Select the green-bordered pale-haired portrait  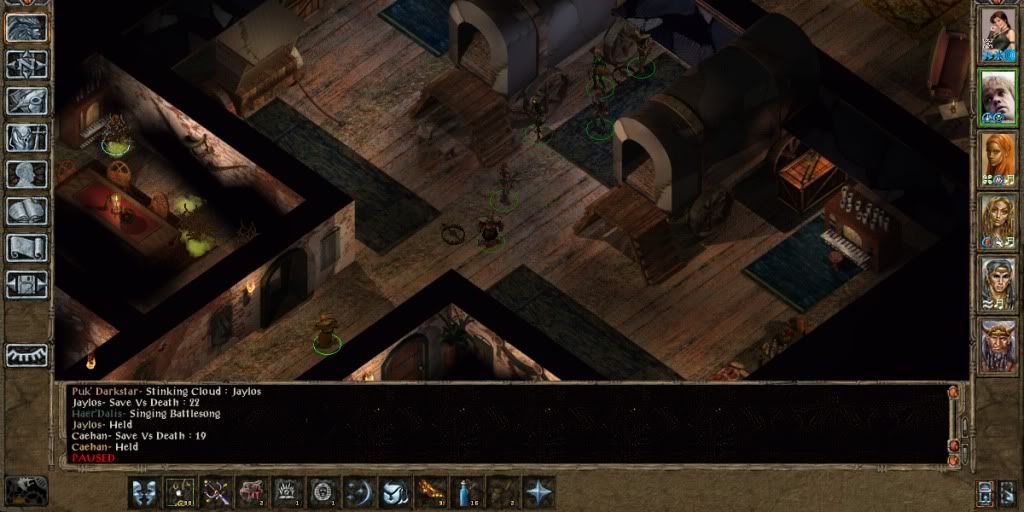tap(997, 96)
